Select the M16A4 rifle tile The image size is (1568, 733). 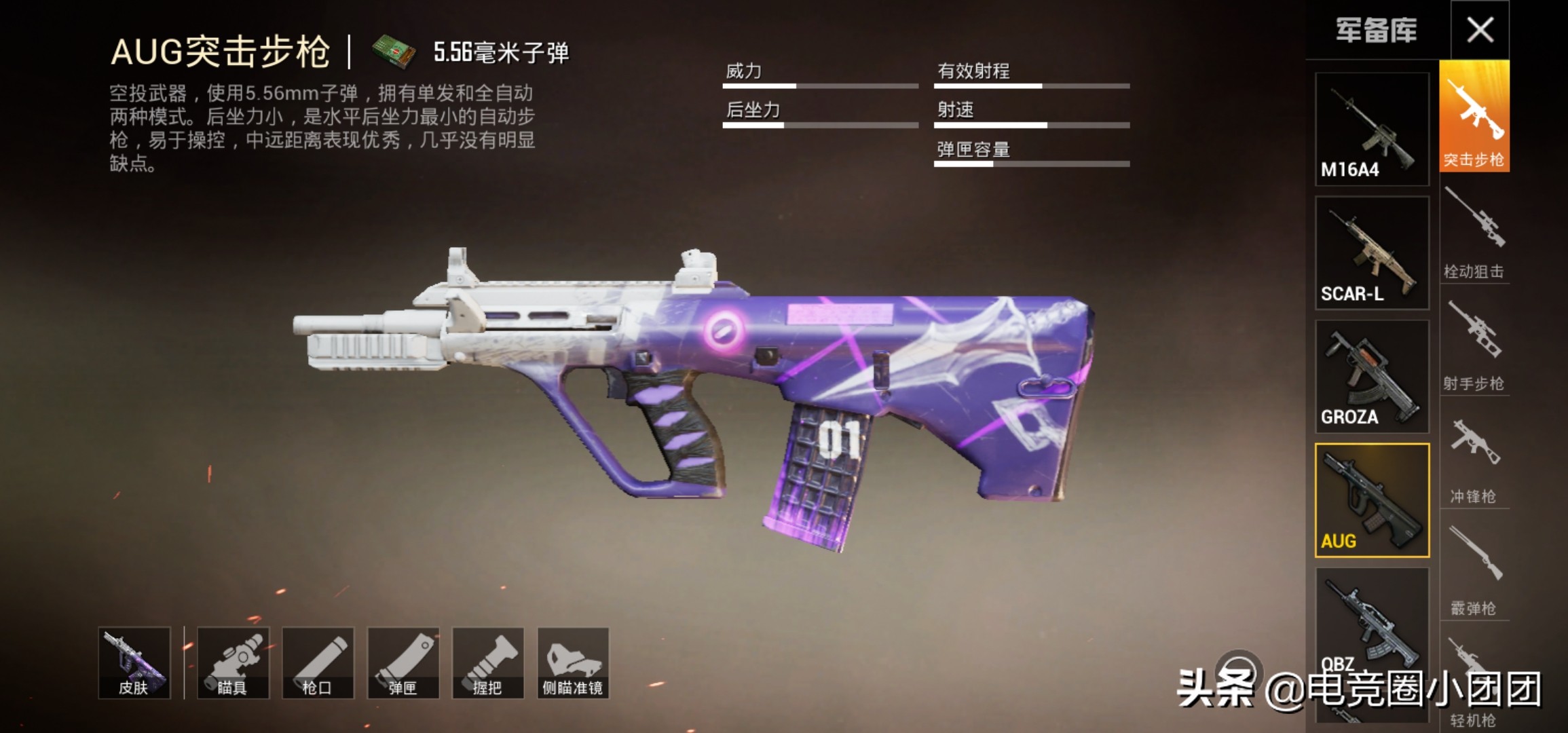1372,129
